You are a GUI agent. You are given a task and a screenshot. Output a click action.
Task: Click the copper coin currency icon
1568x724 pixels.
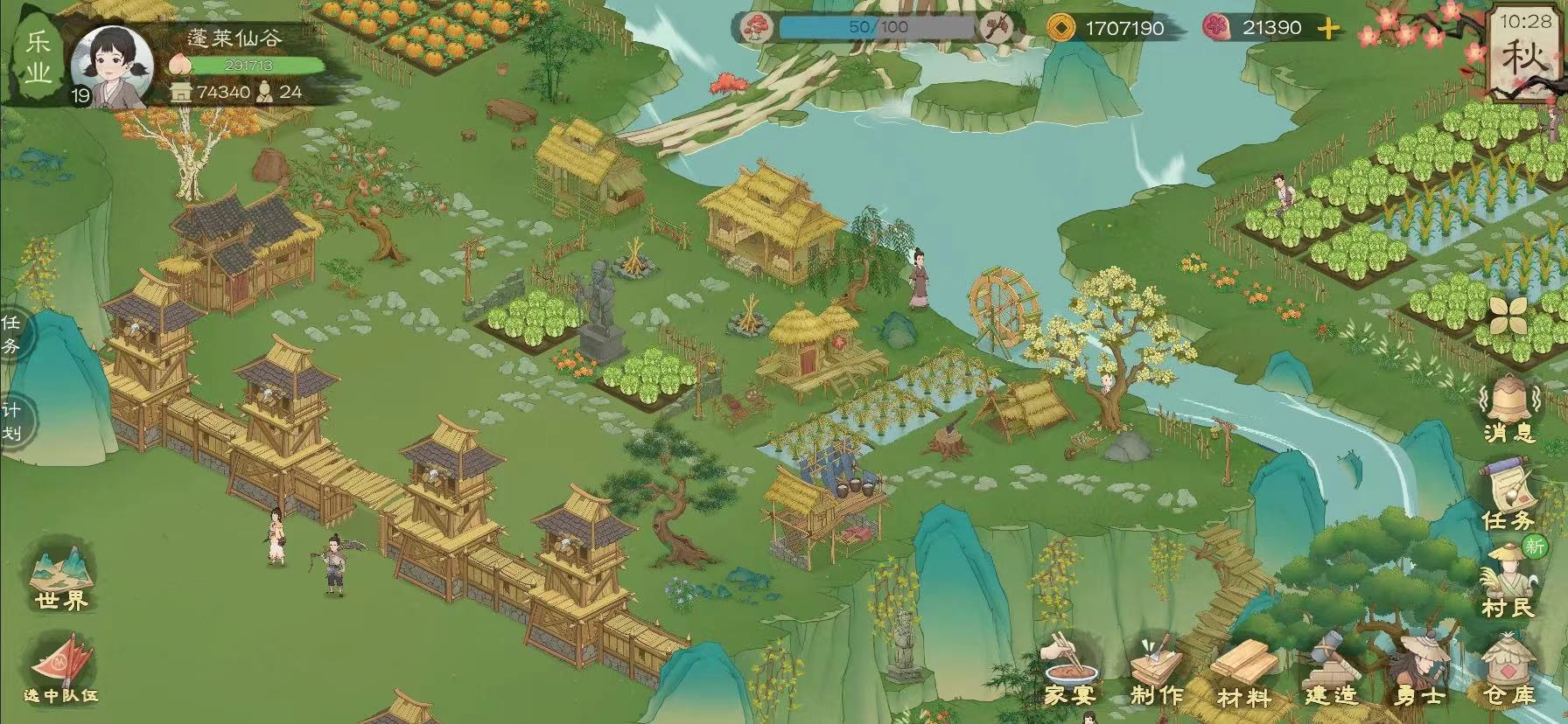[x=1061, y=28]
